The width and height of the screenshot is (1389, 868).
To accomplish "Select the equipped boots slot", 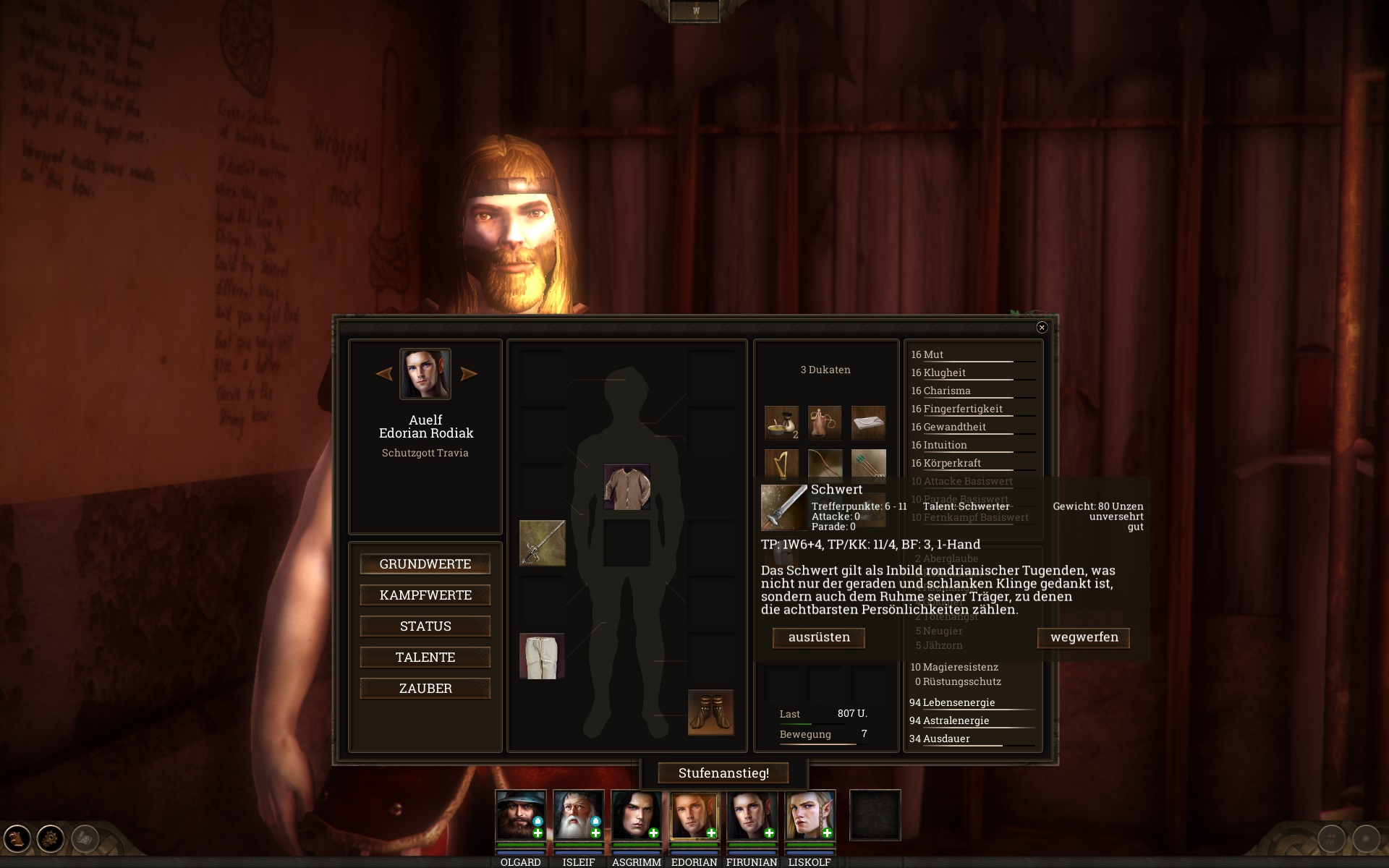I will click(x=710, y=712).
